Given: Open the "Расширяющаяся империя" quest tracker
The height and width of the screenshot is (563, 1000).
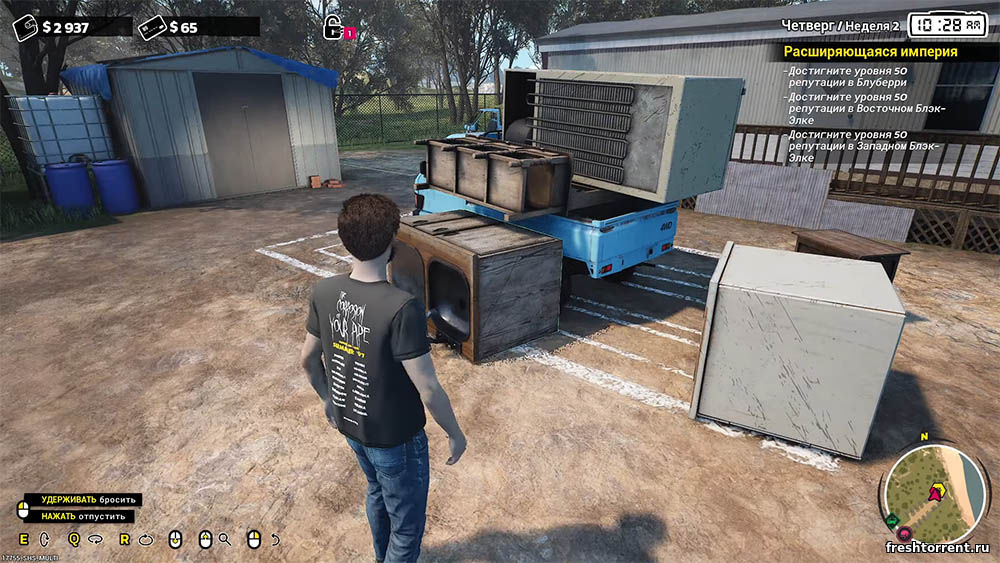Looking at the screenshot, I should coord(870,51).
